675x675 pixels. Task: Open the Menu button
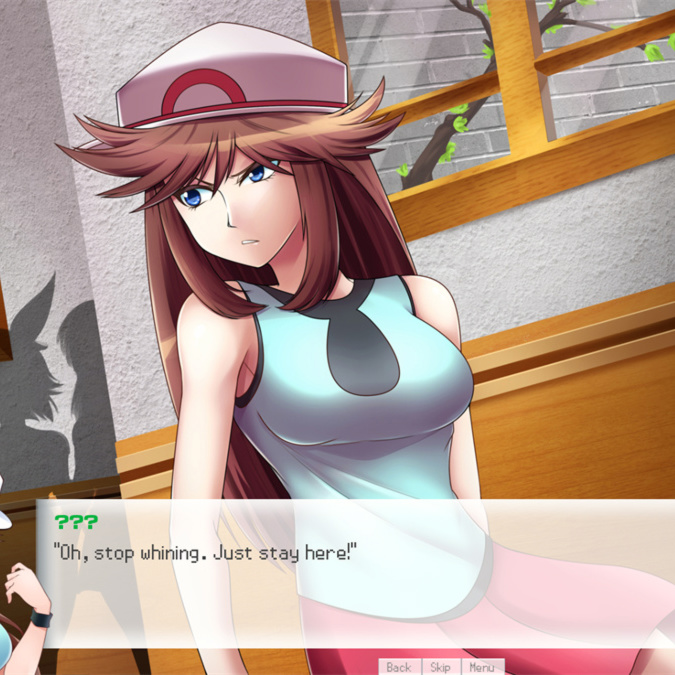481,667
